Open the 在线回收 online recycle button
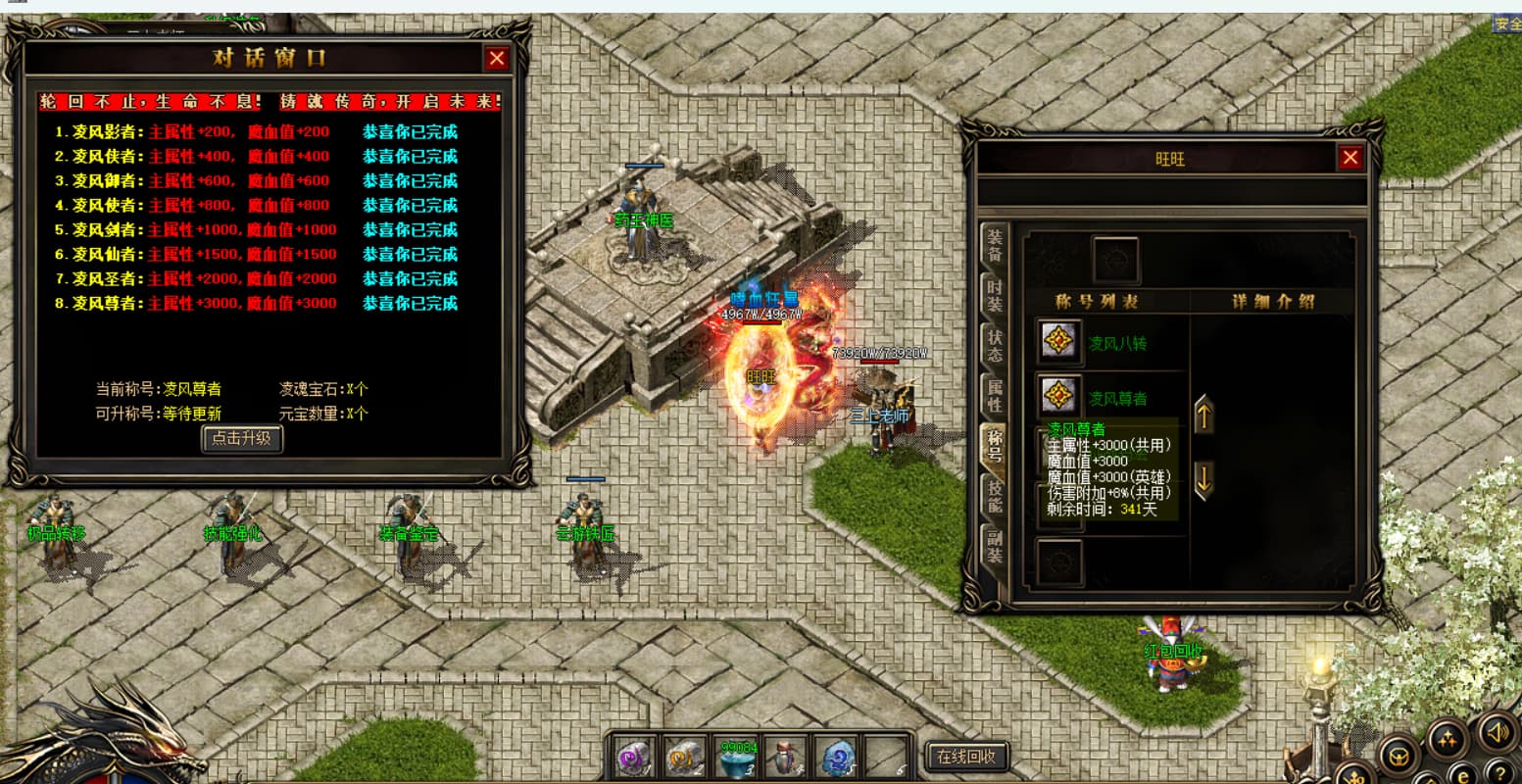1522x784 pixels. [966, 756]
